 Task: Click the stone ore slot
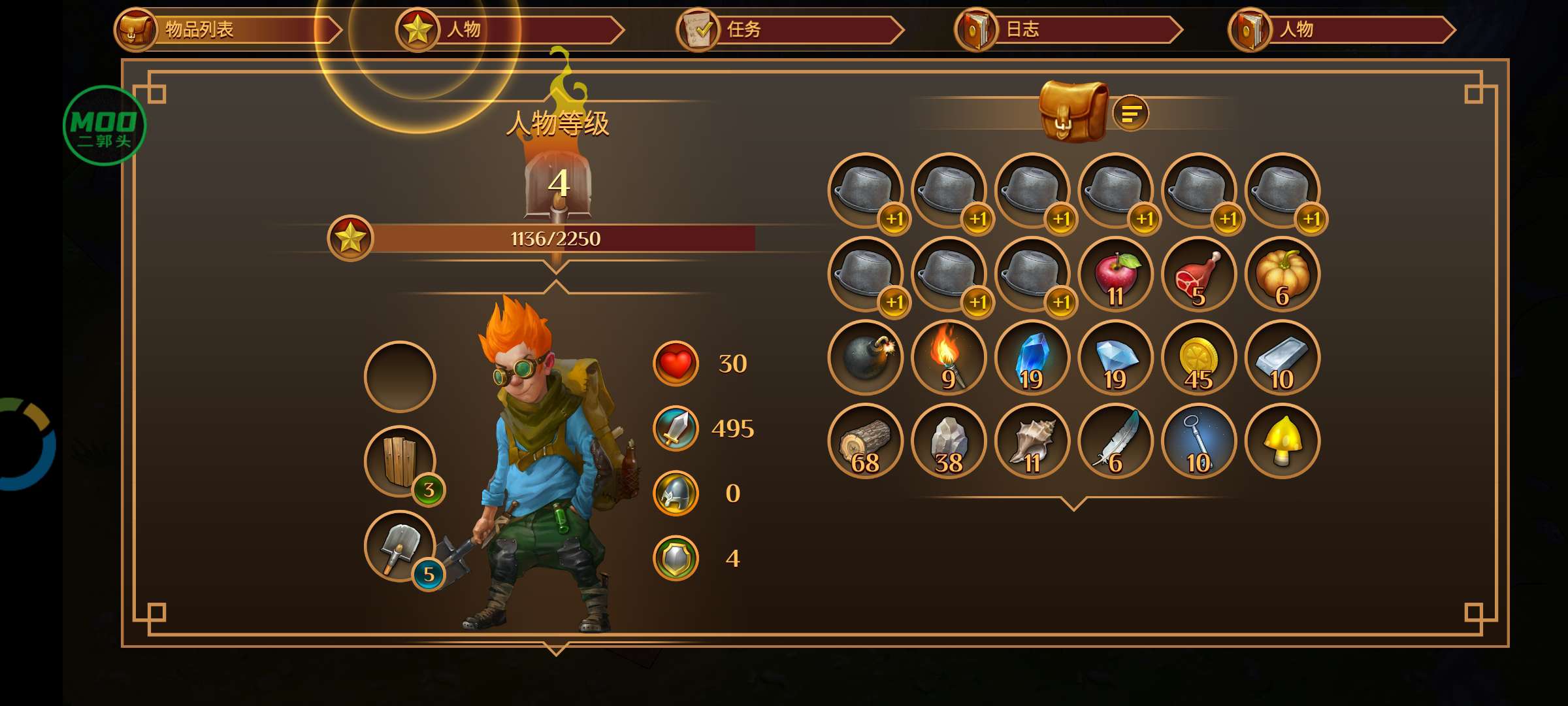click(x=949, y=441)
